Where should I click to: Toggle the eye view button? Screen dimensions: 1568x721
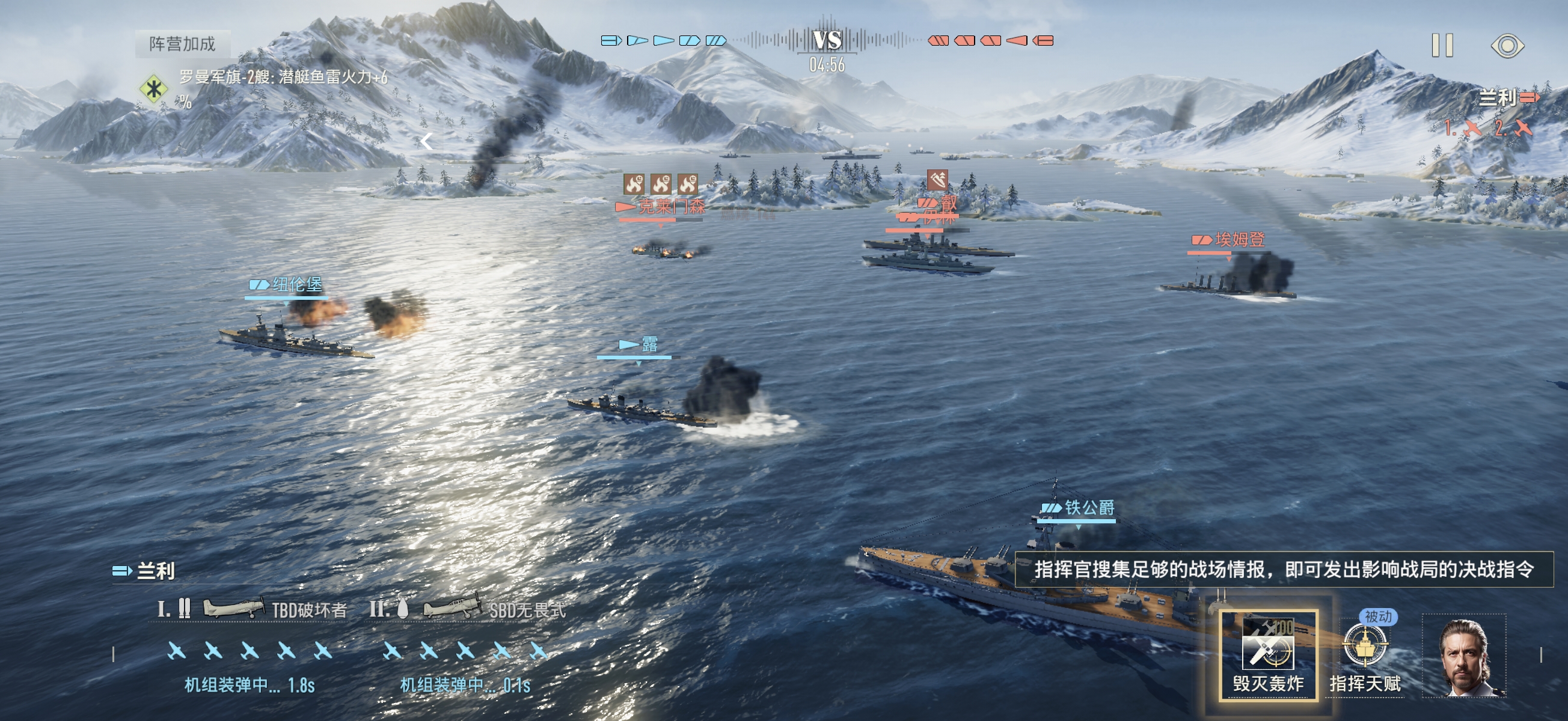[x=1507, y=46]
